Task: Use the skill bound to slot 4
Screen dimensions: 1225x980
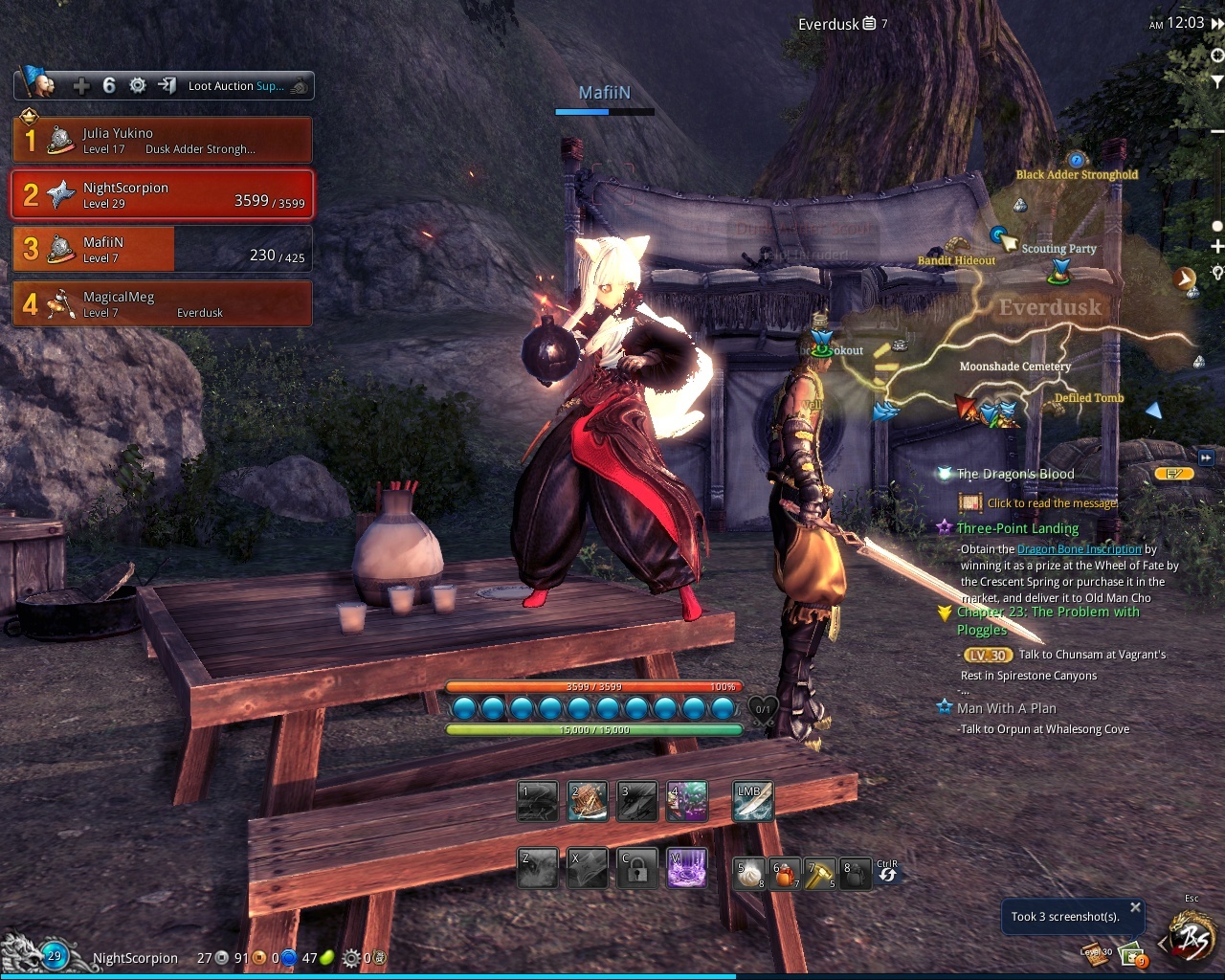Action: click(687, 802)
